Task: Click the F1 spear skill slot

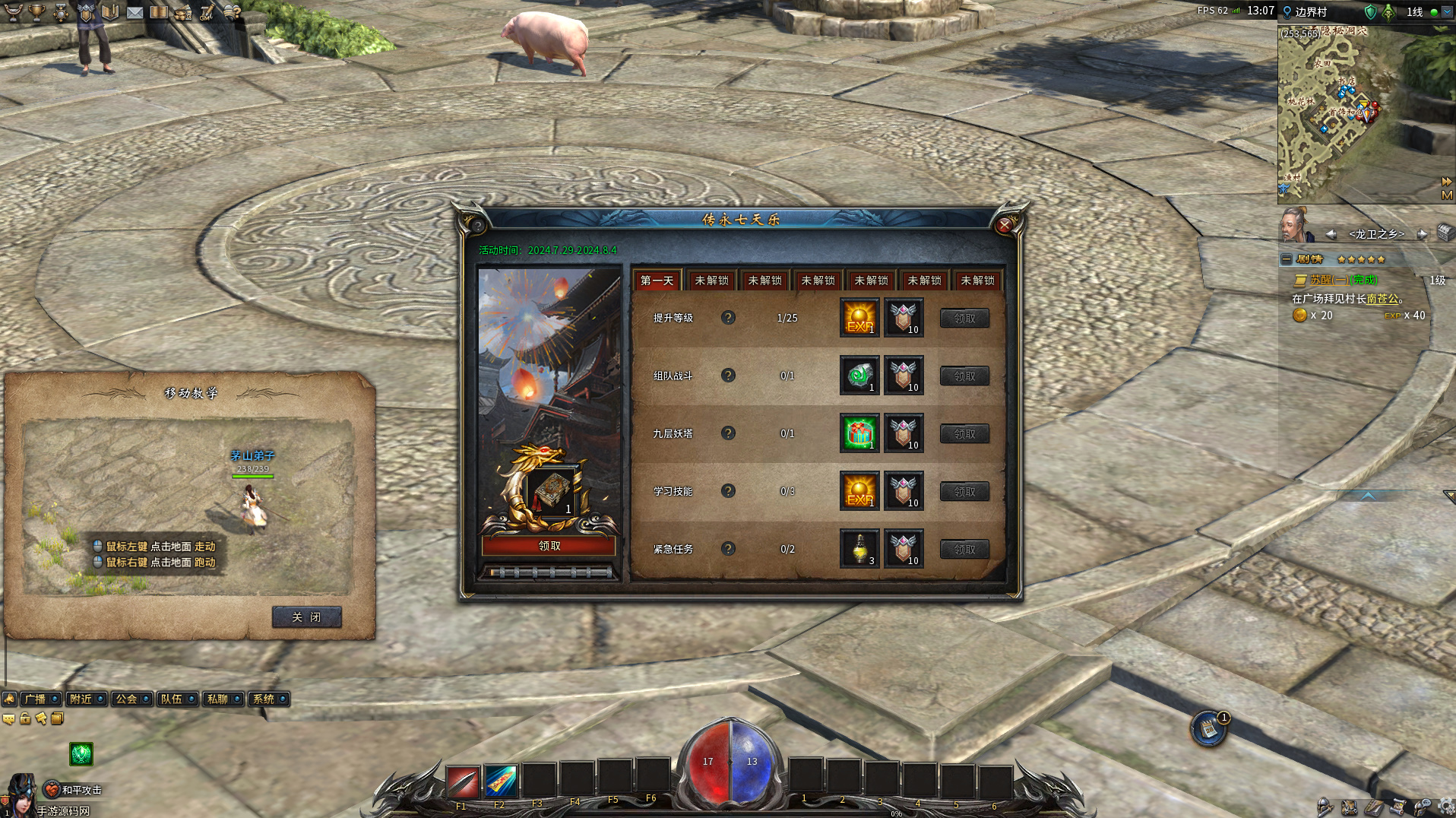Action: tap(463, 781)
